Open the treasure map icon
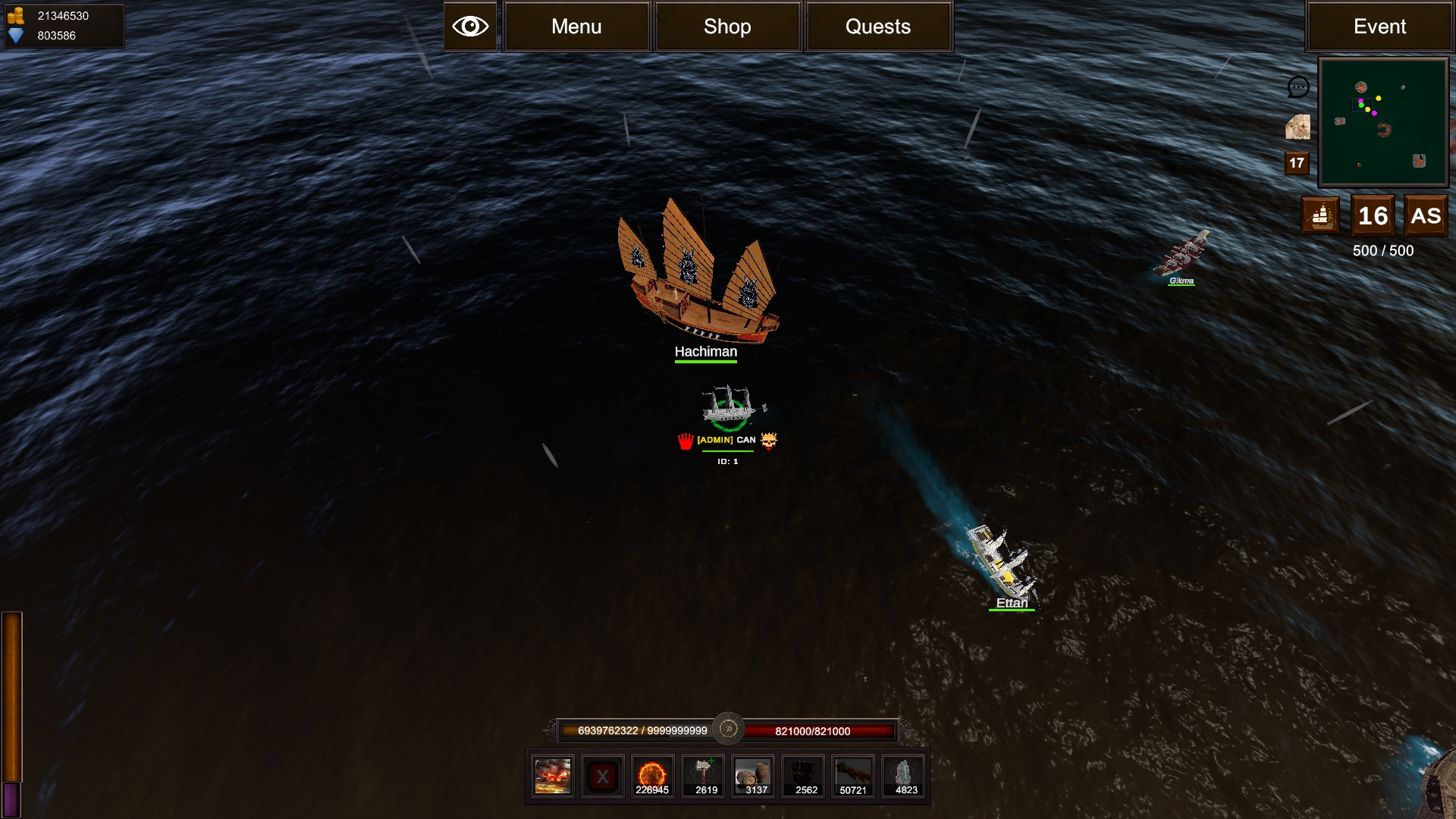Screen dimensions: 1456x819 [x=1298, y=127]
